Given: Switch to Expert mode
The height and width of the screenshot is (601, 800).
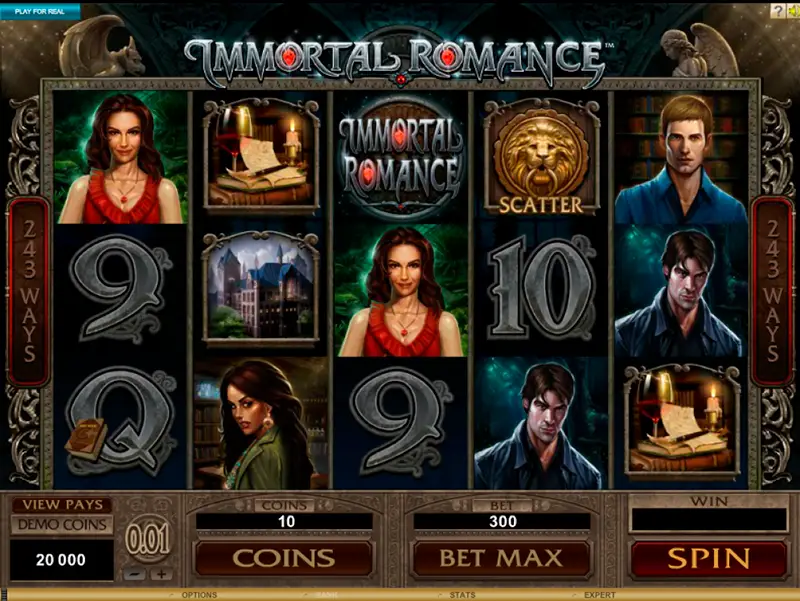Looking at the screenshot, I should [600, 595].
